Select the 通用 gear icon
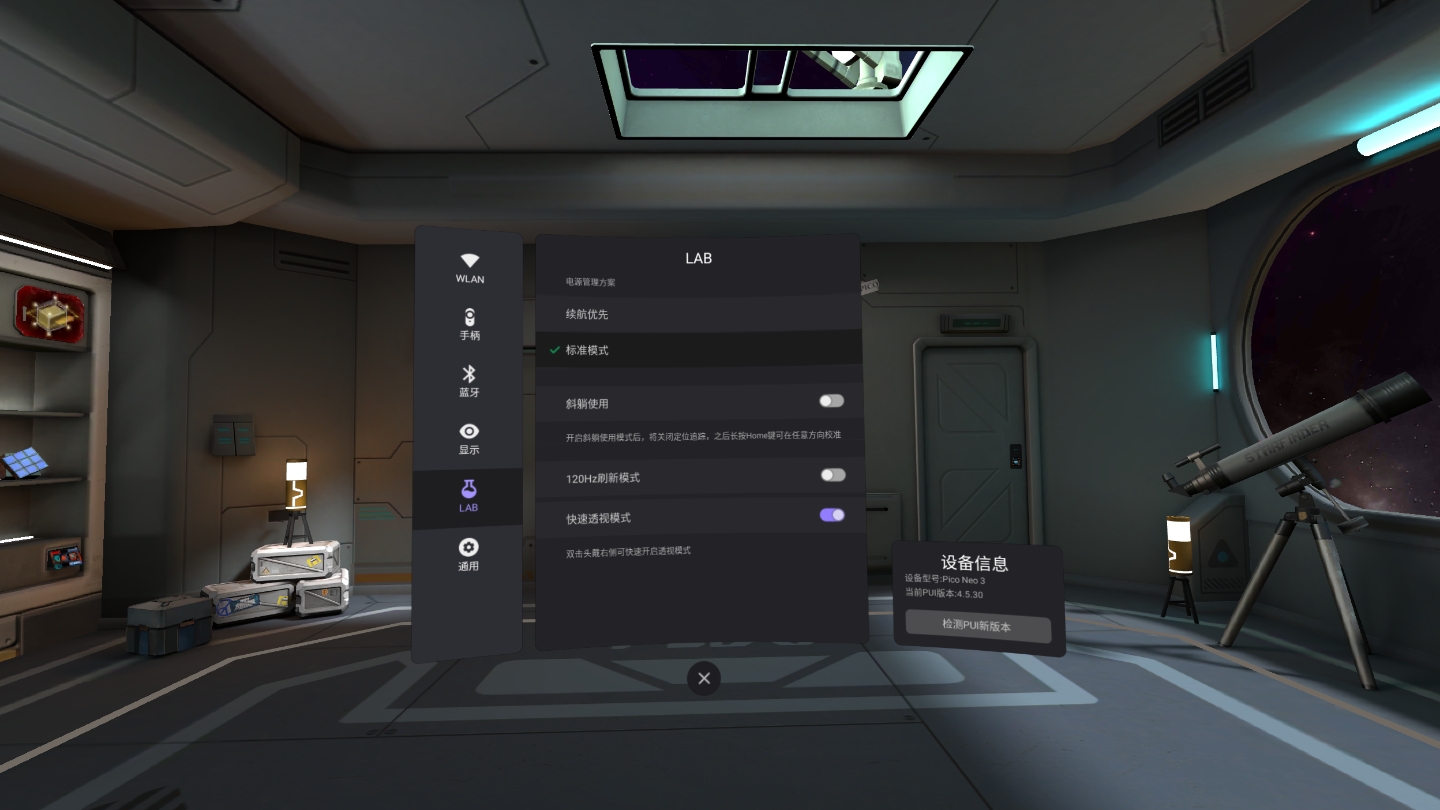 pos(469,554)
